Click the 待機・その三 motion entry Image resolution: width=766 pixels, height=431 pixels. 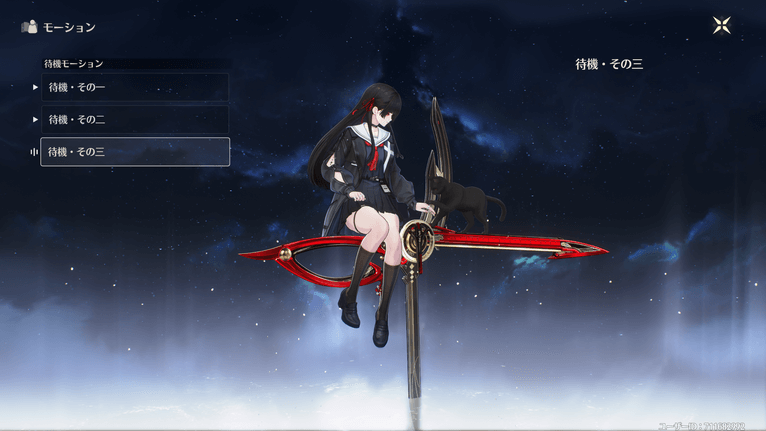point(134,152)
